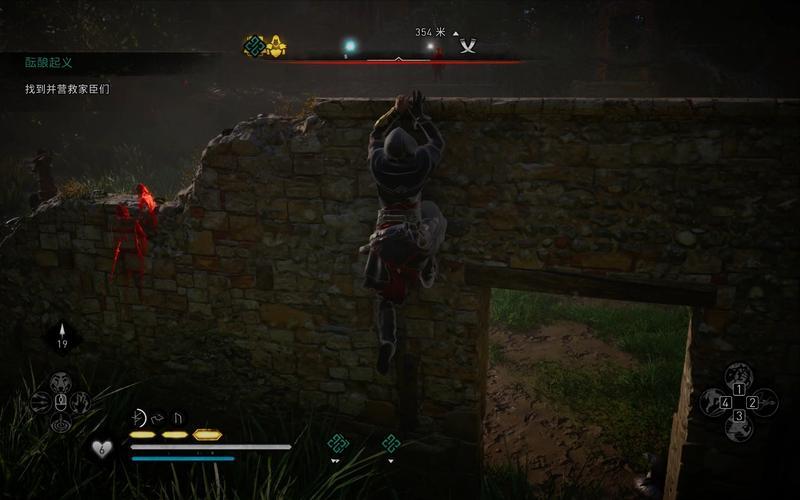This screenshot has height=500, width=800.
Task: Click the glowing cyan orb on the compass
Action: [x=350, y=46]
